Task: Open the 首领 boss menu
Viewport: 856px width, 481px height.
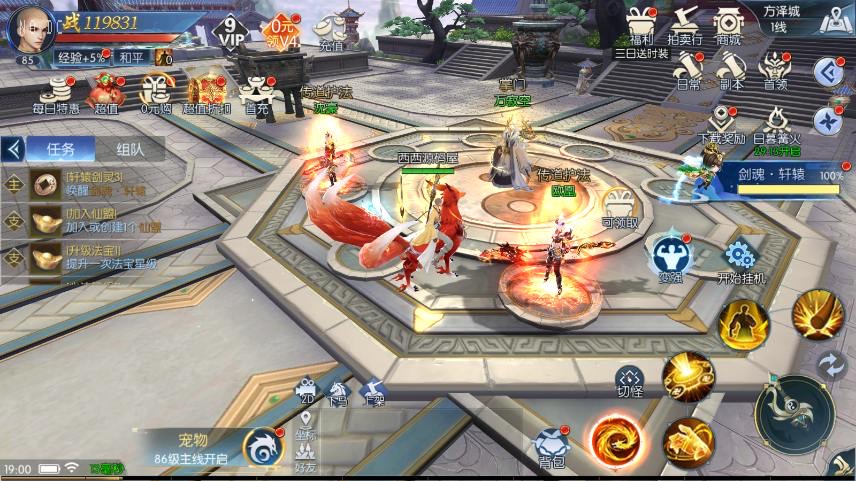Action: (774, 71)
